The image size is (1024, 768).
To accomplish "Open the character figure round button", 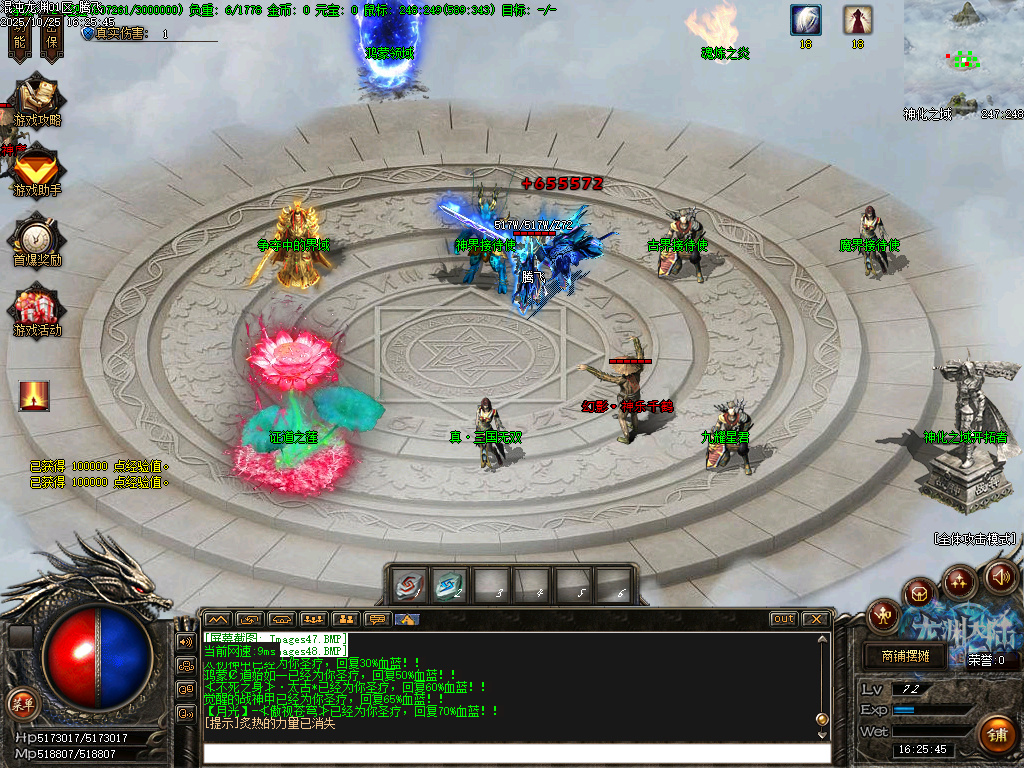I will [884, 614].
